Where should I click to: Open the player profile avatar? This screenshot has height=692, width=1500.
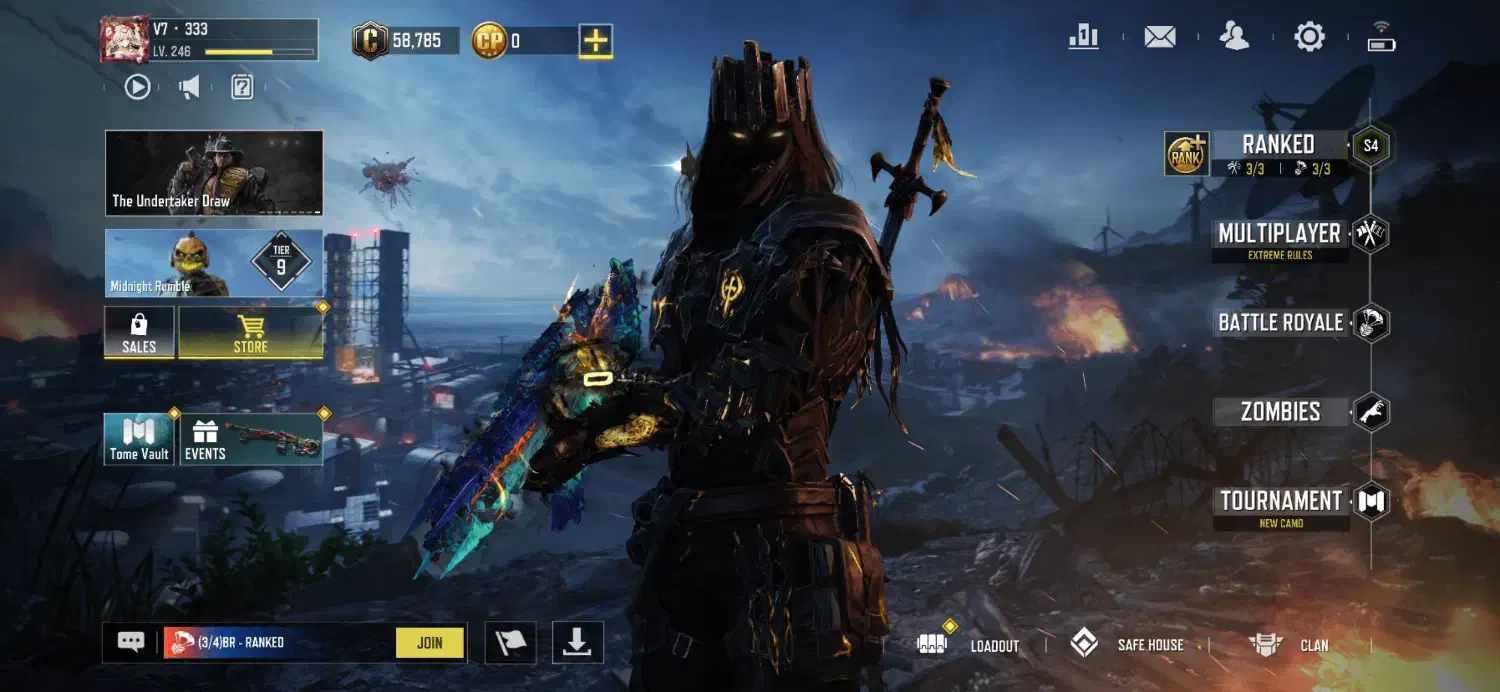coord(124,40)
